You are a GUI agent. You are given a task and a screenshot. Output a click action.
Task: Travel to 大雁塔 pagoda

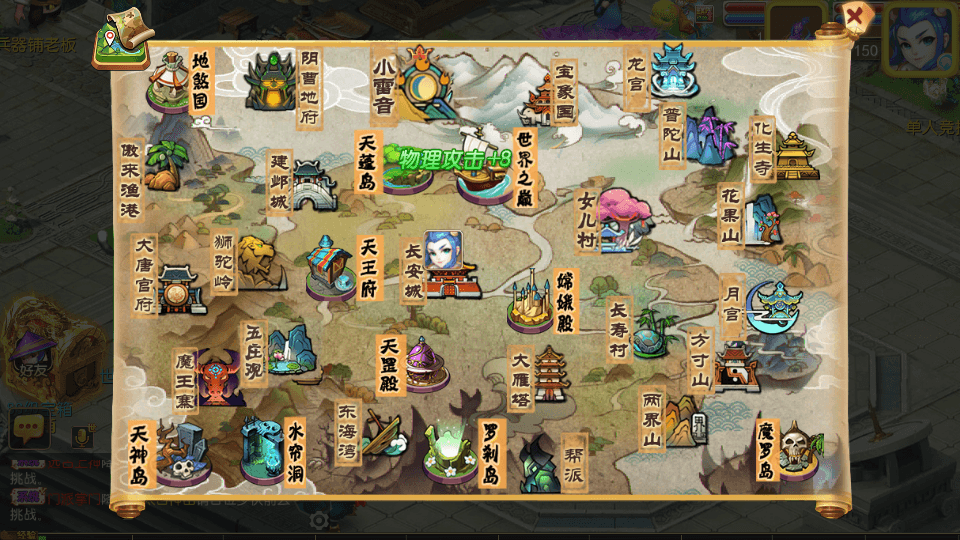(552, 375)
